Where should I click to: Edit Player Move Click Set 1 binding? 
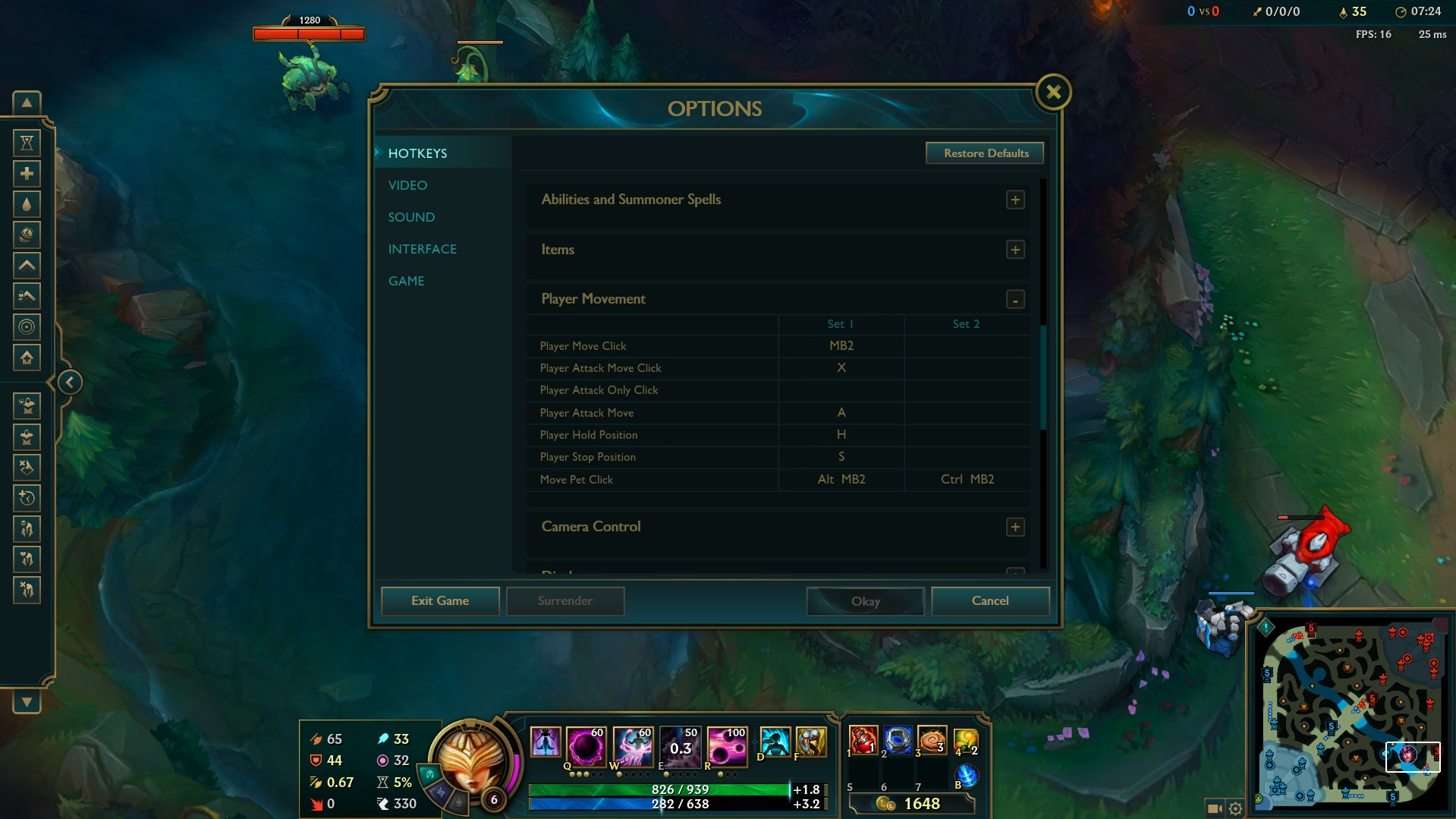841,346
